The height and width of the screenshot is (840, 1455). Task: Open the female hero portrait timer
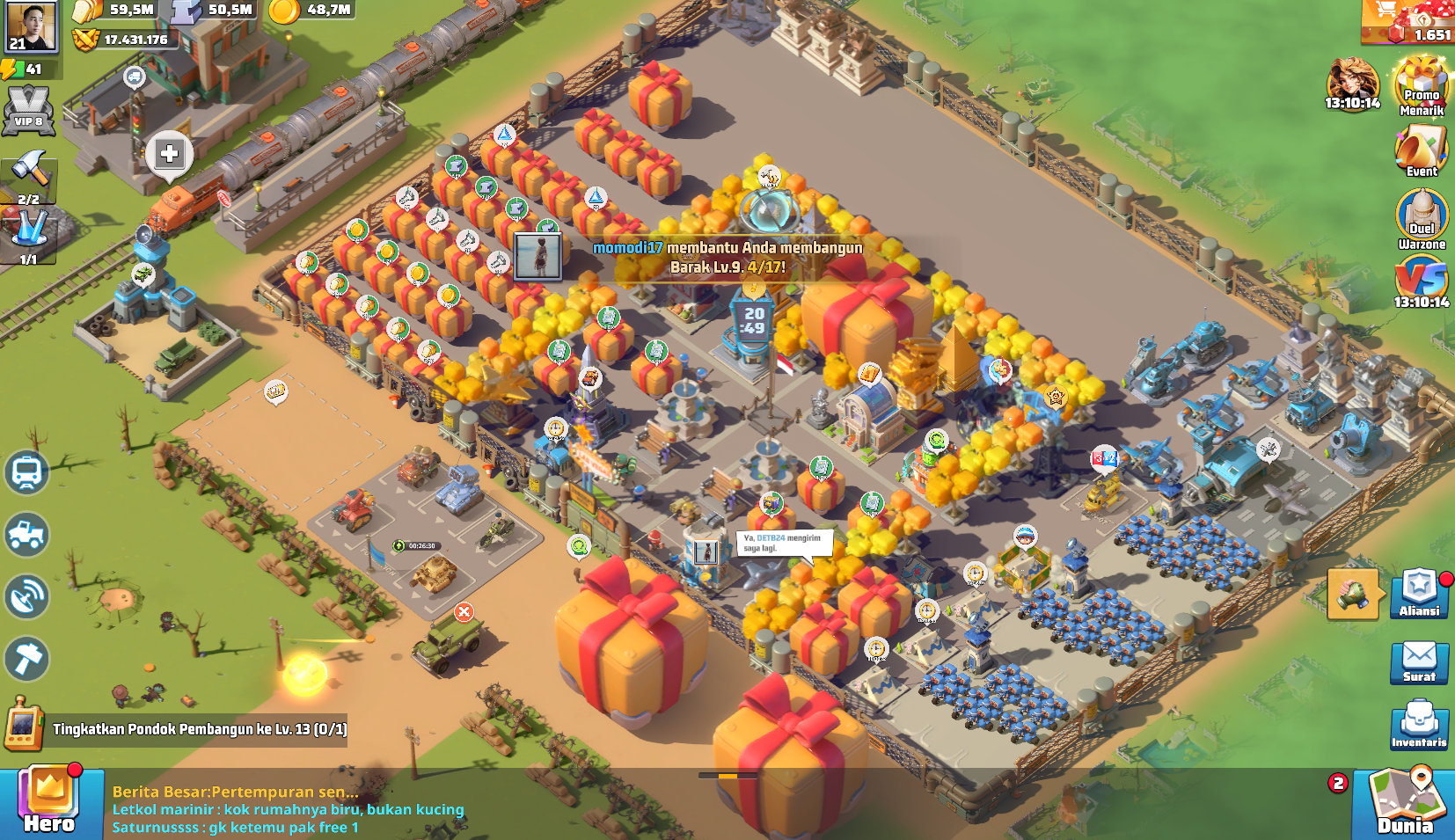(1353, 84)
